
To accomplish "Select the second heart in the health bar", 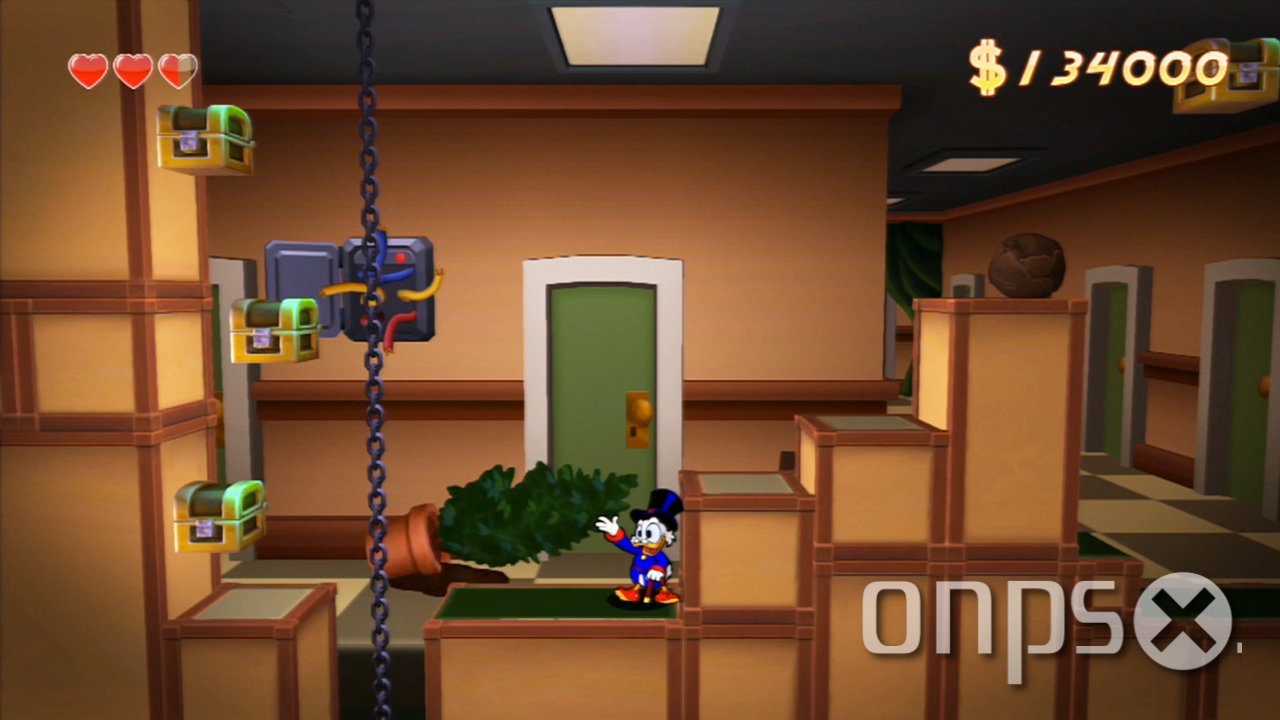I will (132, 70).
